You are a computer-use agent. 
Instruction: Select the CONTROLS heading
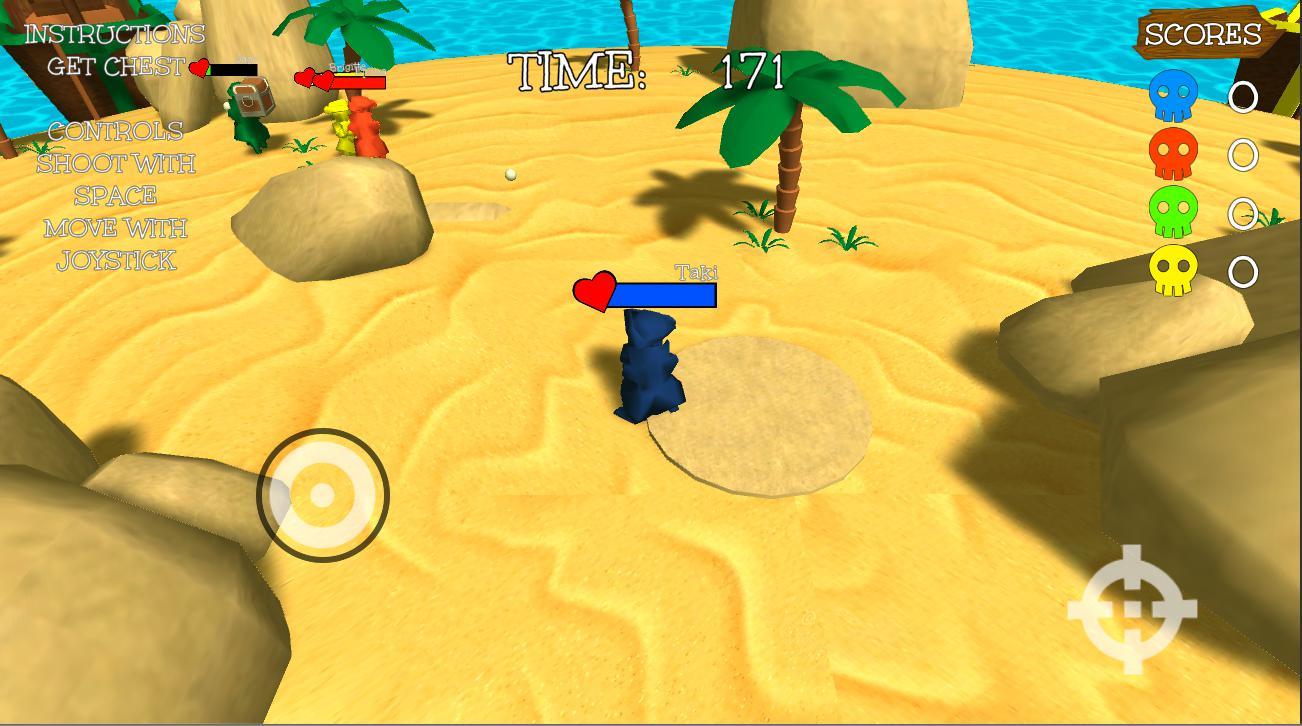point(118,131)
